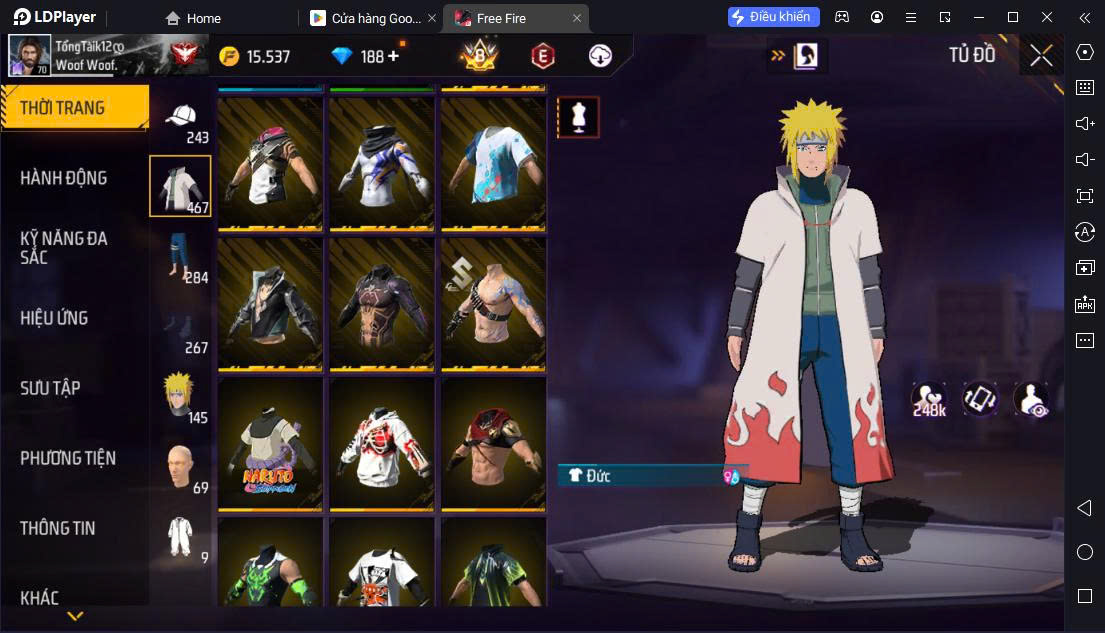
Task: Switch to the Home tab in LDPlayer
Action: 193,18
